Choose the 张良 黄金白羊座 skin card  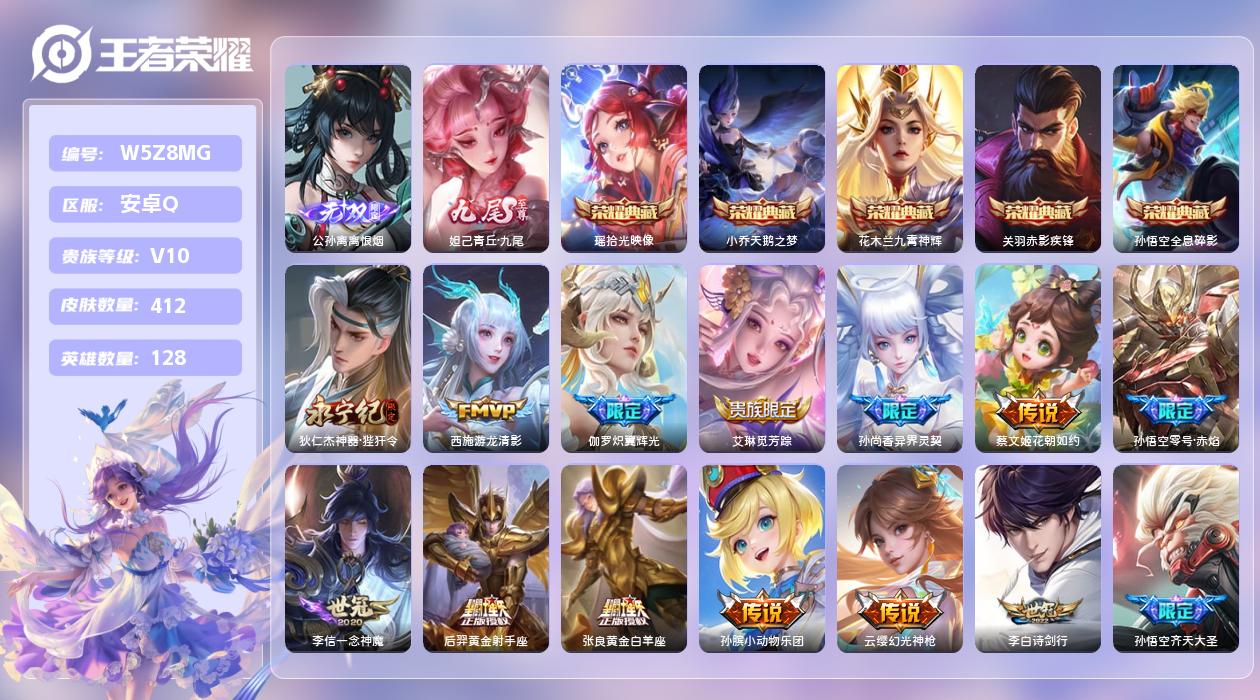(x=624, y=558)
